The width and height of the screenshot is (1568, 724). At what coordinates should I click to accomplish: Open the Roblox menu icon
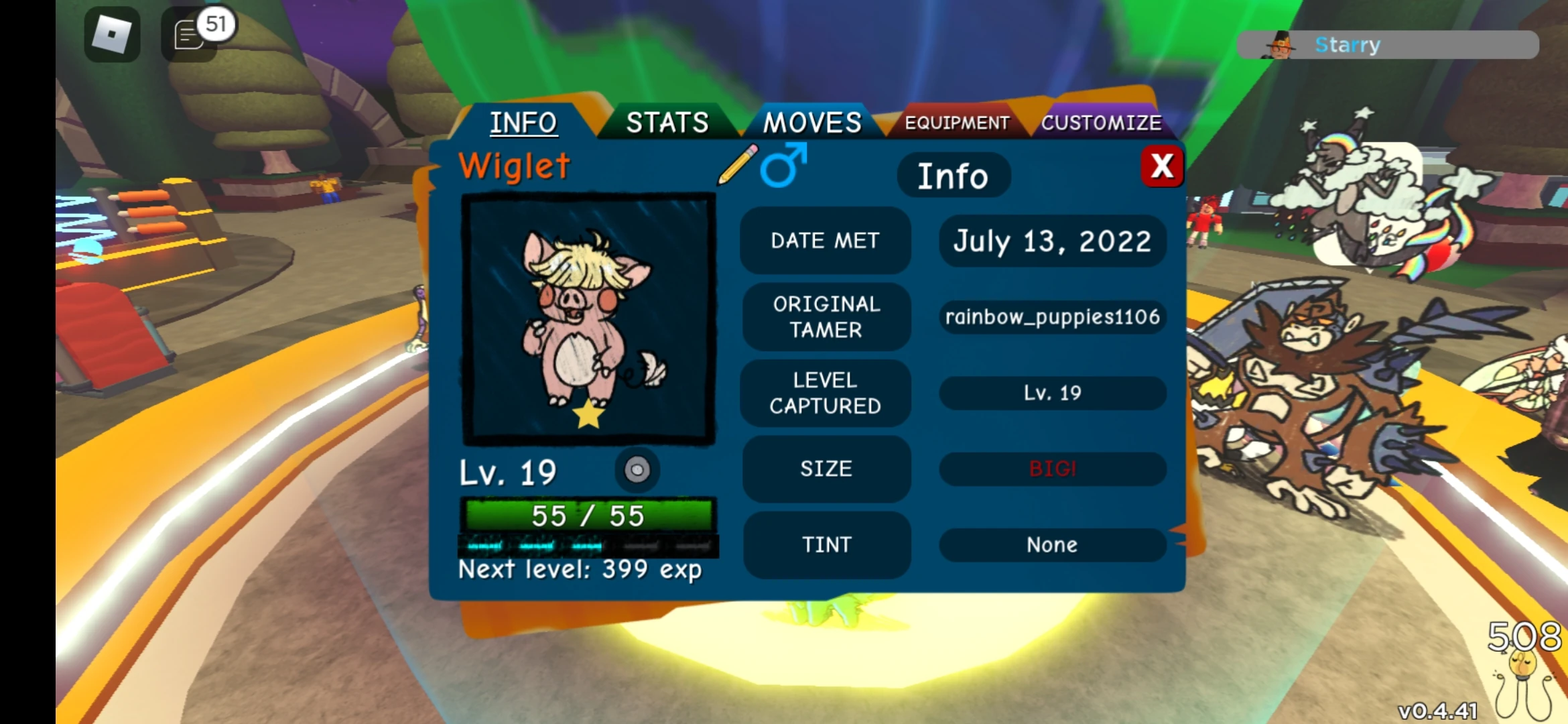click(x=111, y=34)
